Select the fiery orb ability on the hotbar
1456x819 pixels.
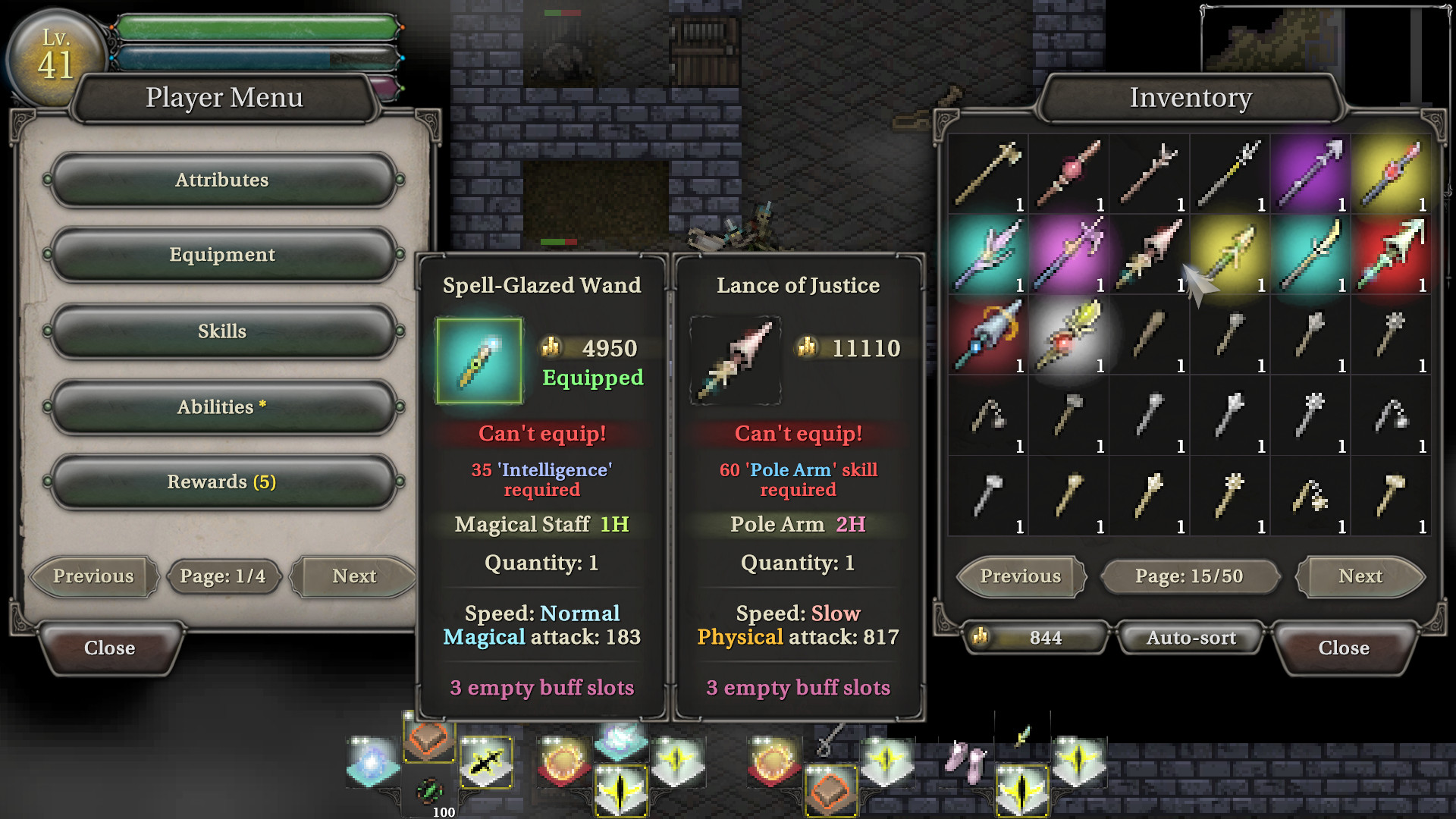[x=562, y=761]
